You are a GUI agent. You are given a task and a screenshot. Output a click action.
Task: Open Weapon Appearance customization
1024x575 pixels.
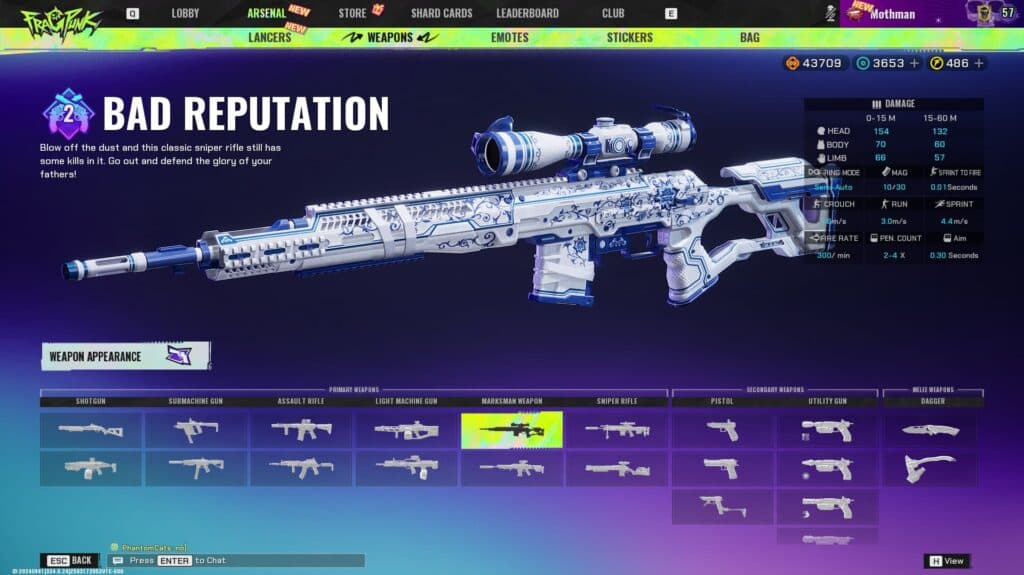[125, 355]
